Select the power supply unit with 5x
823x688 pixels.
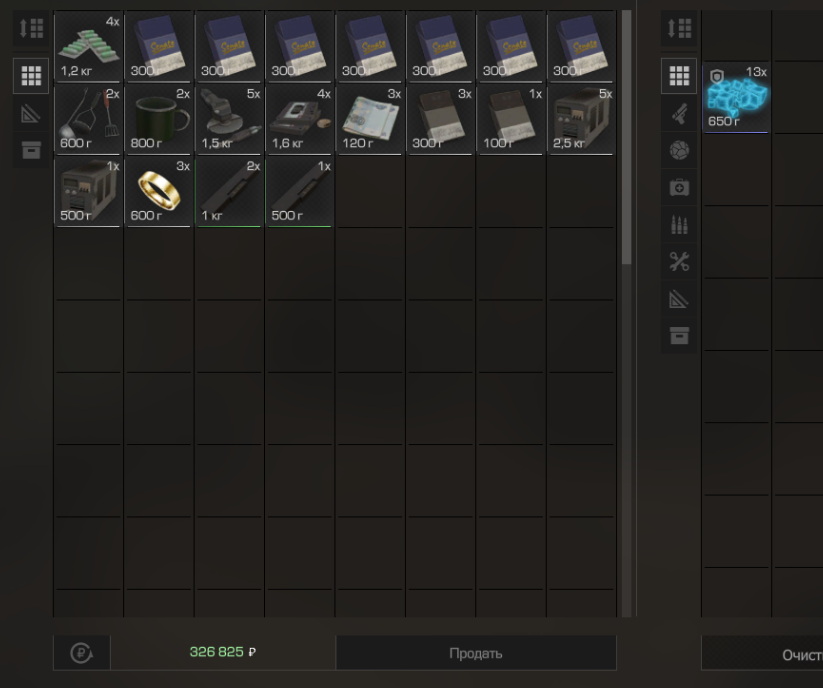582,119
